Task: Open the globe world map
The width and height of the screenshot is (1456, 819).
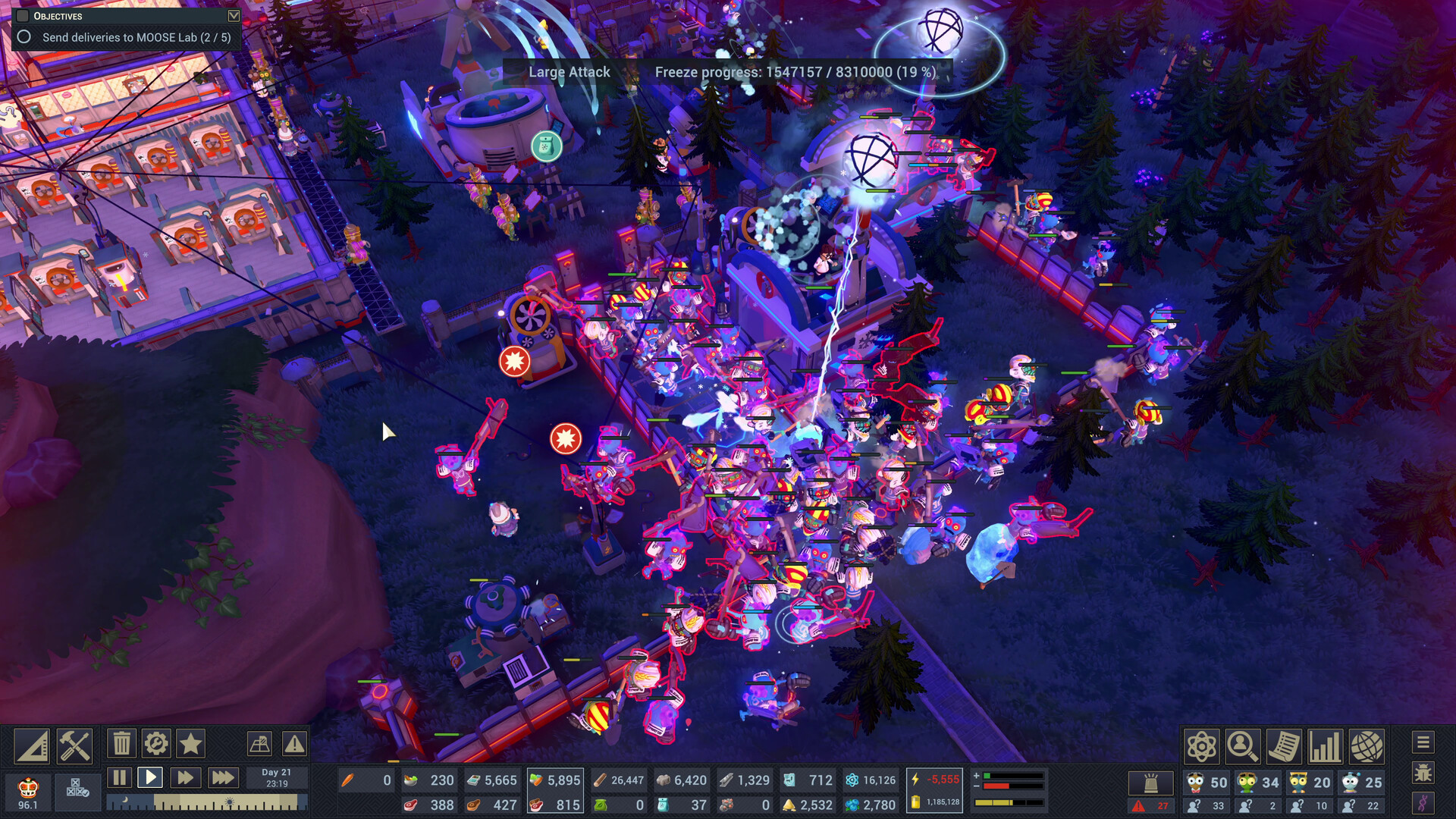Action: (1368, 746)
